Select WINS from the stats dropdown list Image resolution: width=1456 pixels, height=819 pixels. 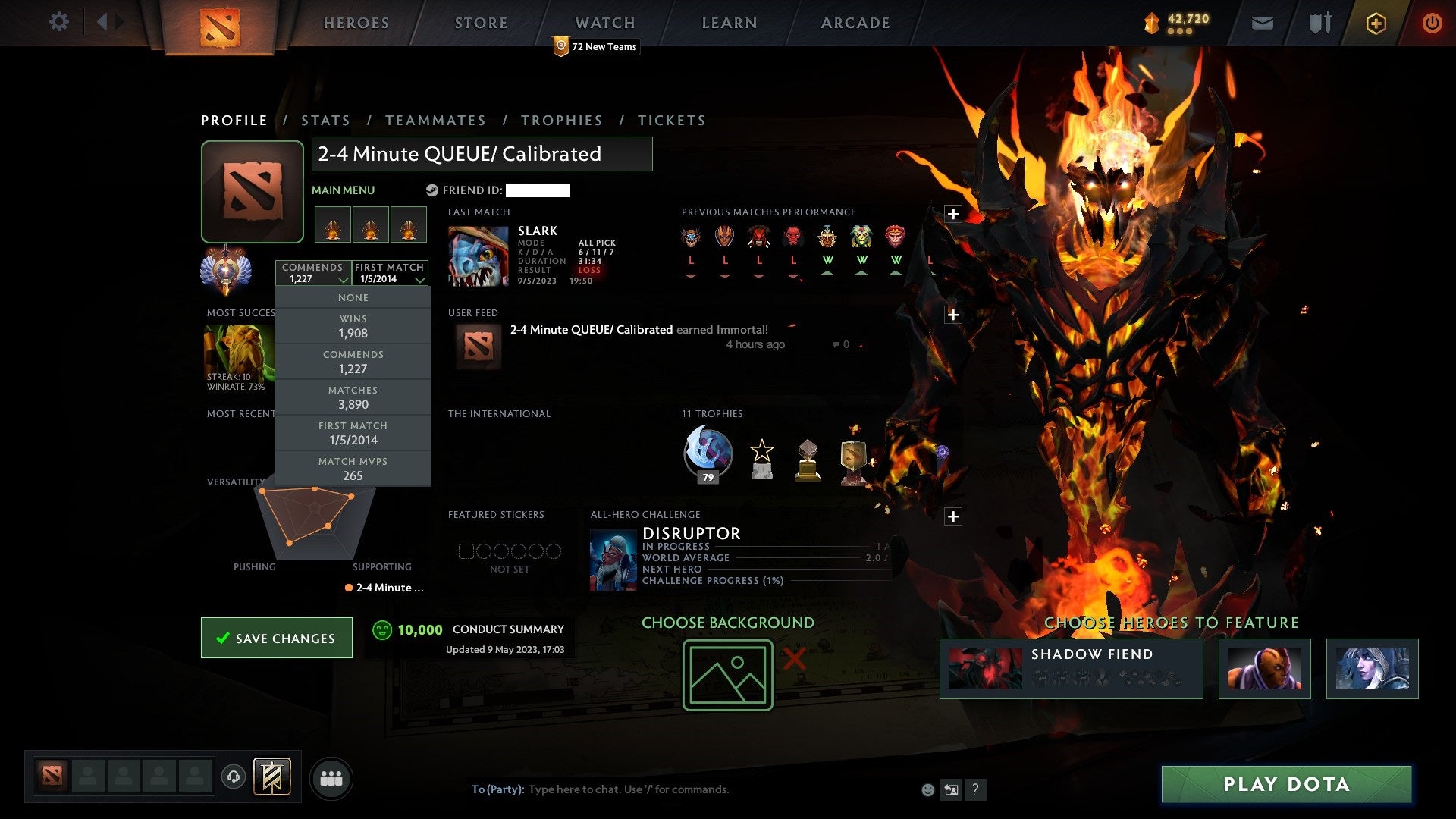353,326
